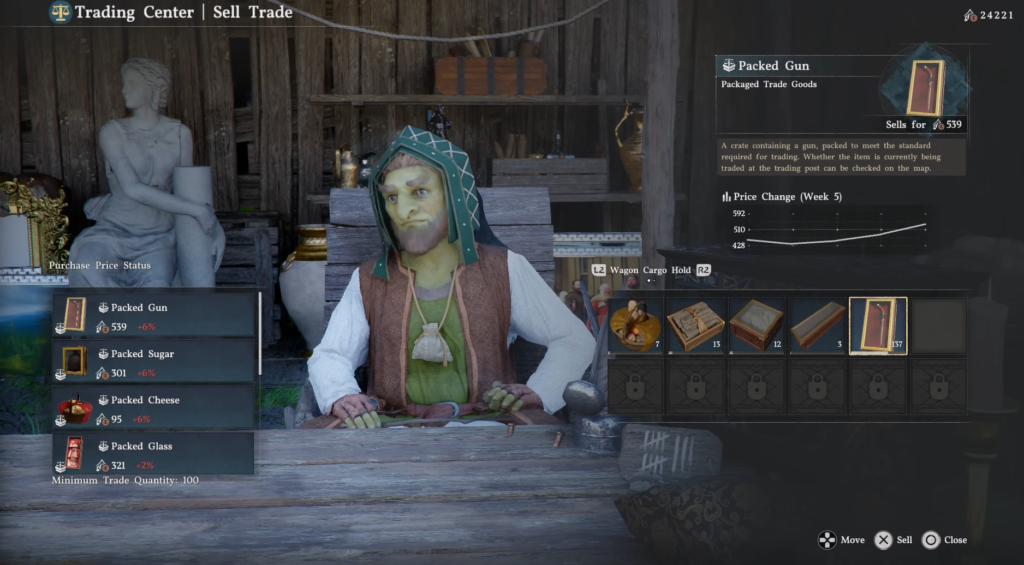Pick the Packed Glass price entry
Viewport: 1024px width, 565px height.
coord(154,452)
